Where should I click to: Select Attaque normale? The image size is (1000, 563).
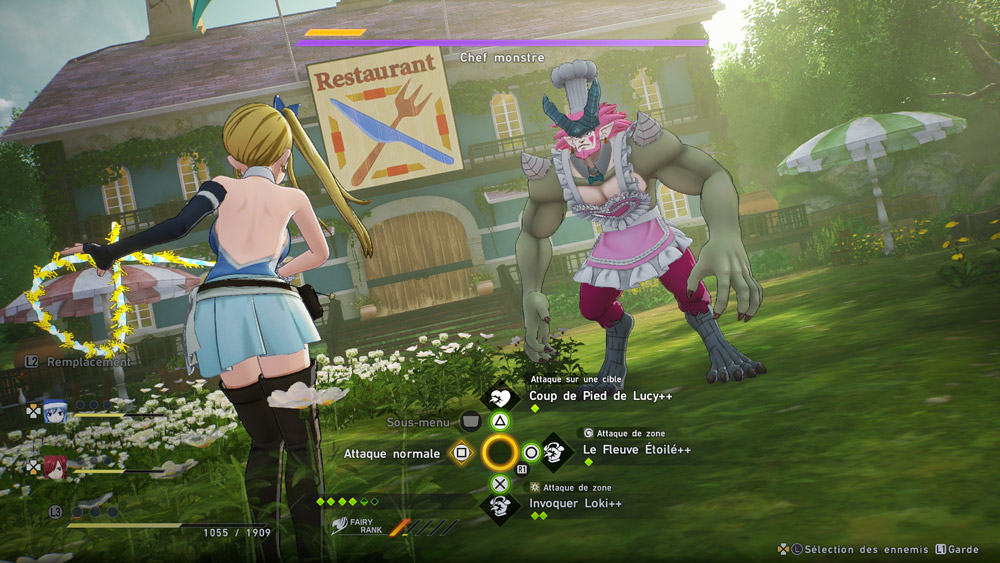(391, 453)
